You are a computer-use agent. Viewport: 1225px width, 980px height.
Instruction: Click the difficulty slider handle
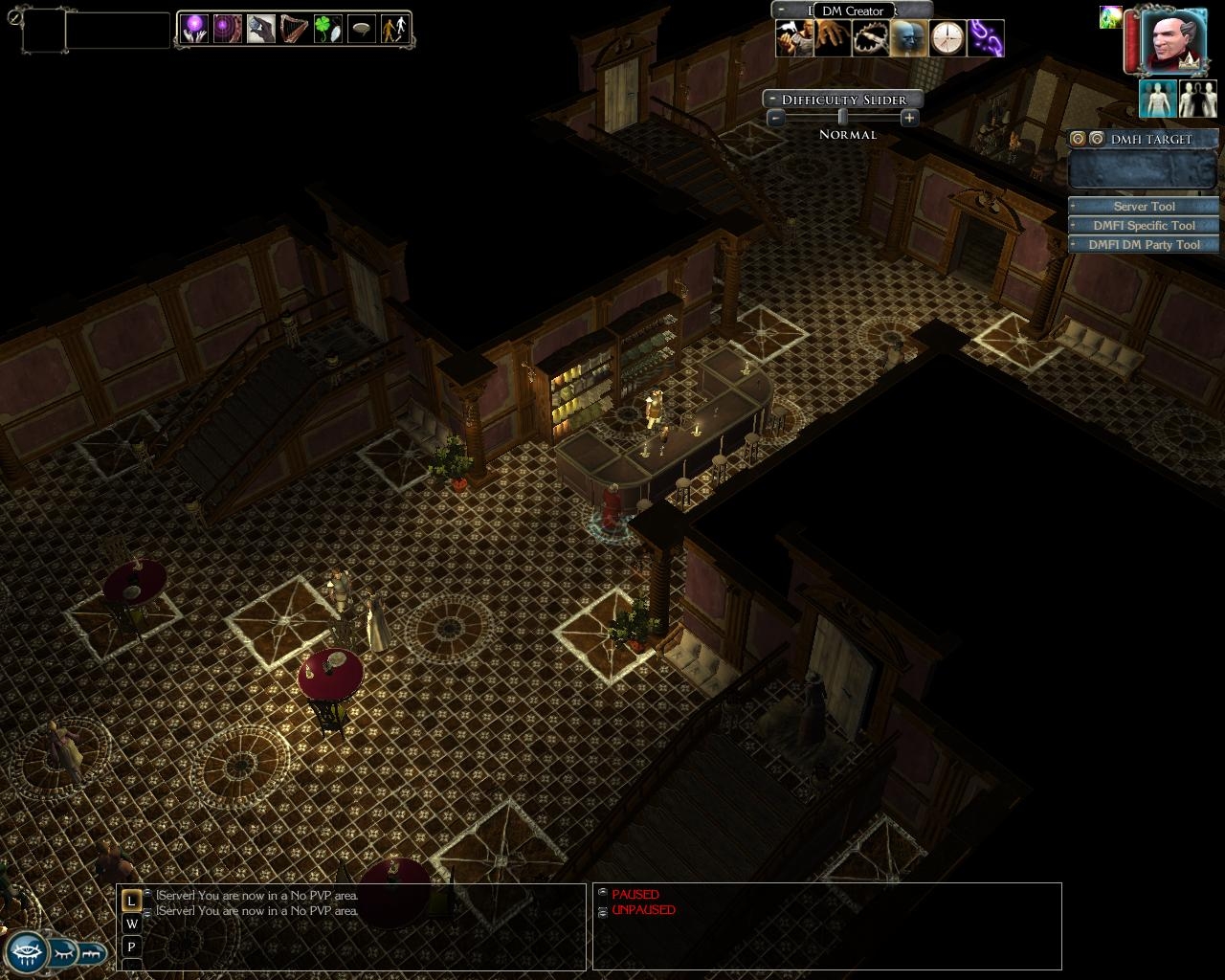[x=842, y=117]
